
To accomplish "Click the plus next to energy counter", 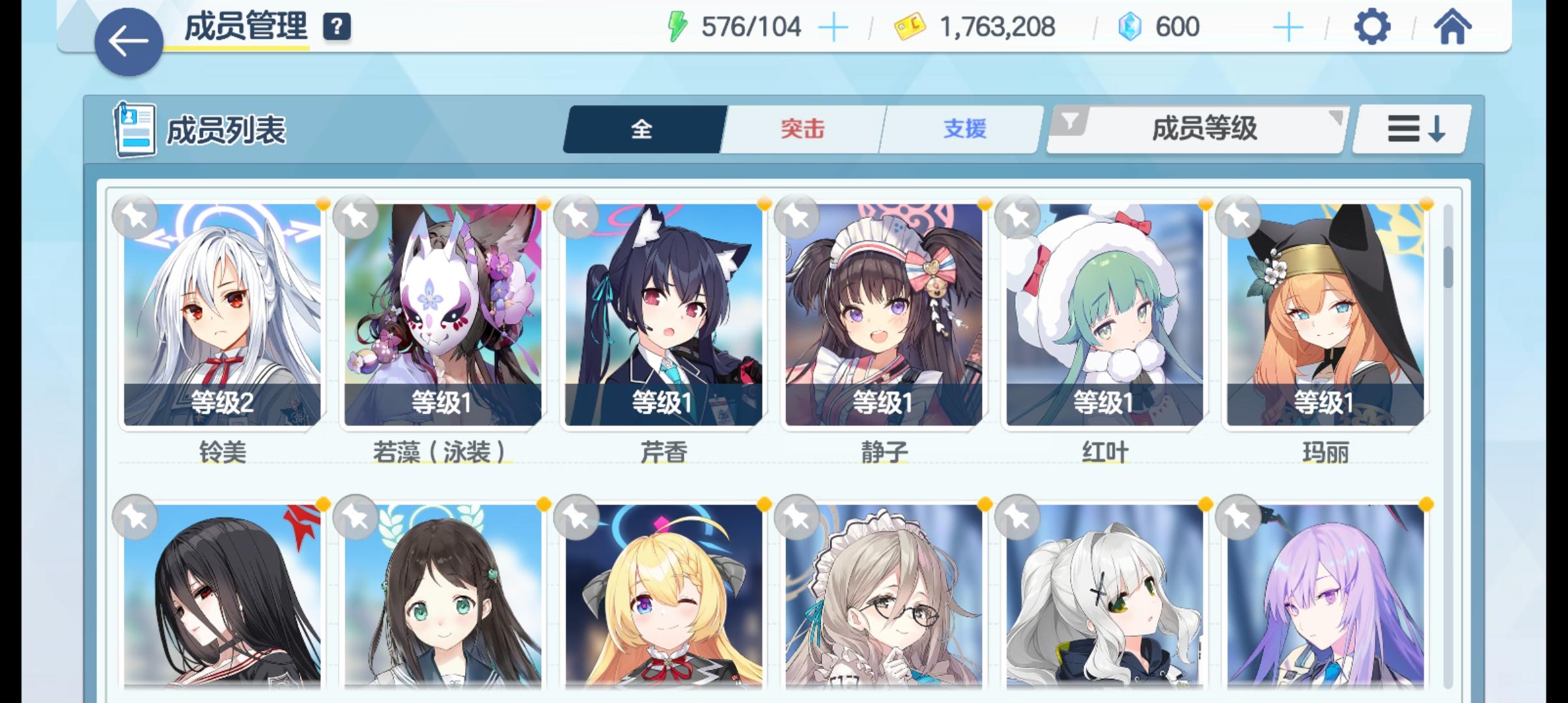I will pos(833,26).
